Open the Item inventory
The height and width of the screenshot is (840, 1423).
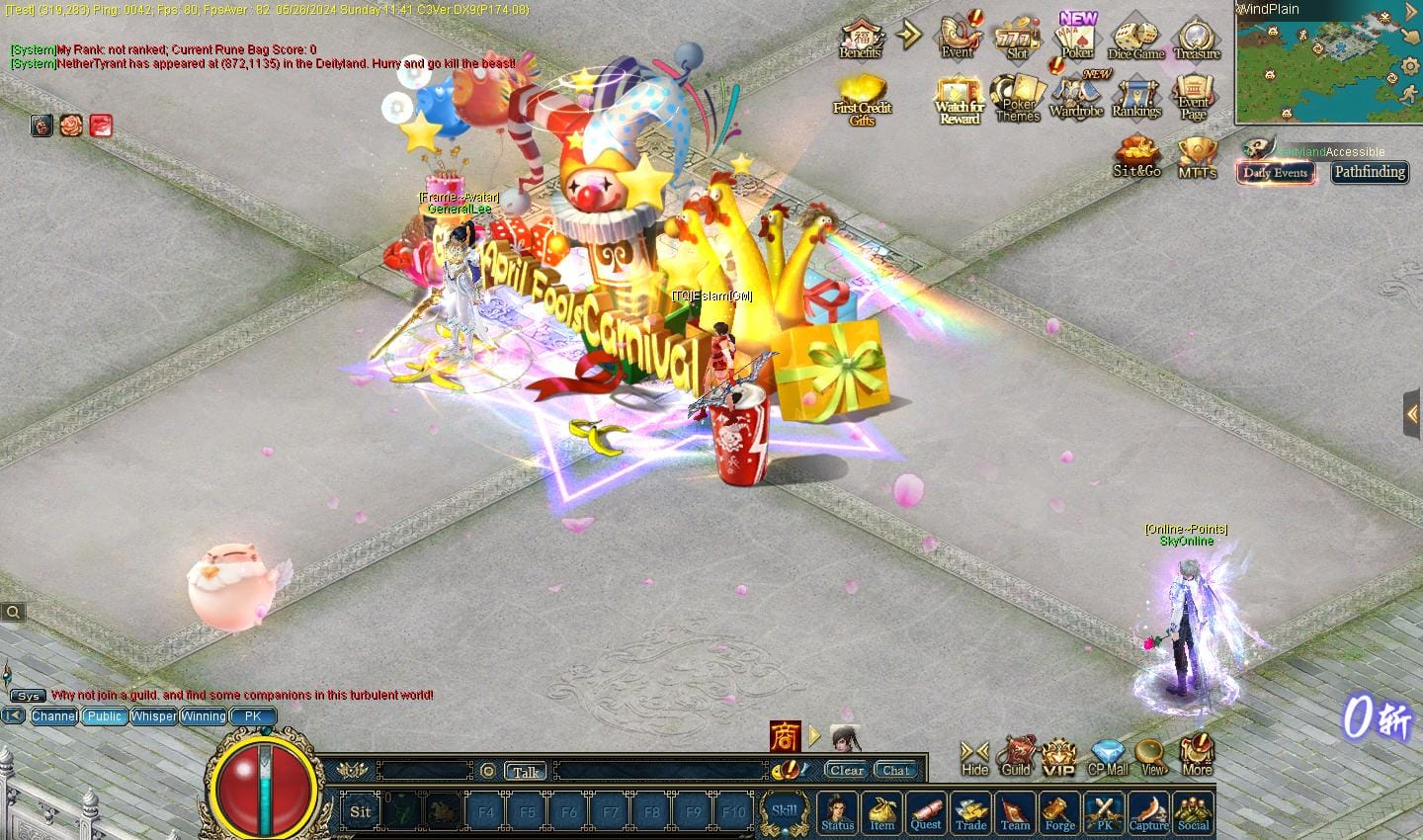pyautogui.click(x=881, y=812)
